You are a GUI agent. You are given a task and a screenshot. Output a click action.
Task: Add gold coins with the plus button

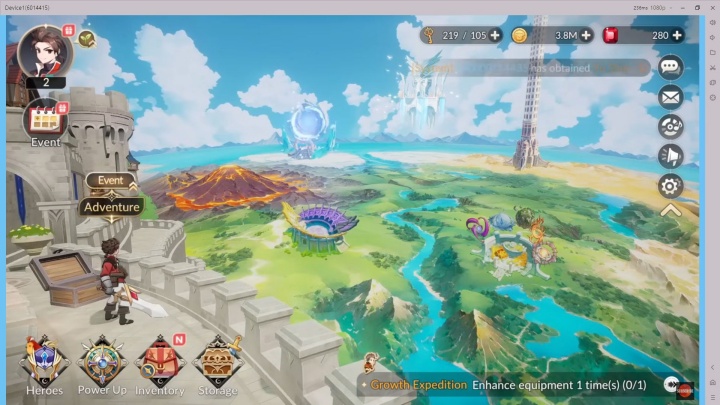click(x=586, y=35)
